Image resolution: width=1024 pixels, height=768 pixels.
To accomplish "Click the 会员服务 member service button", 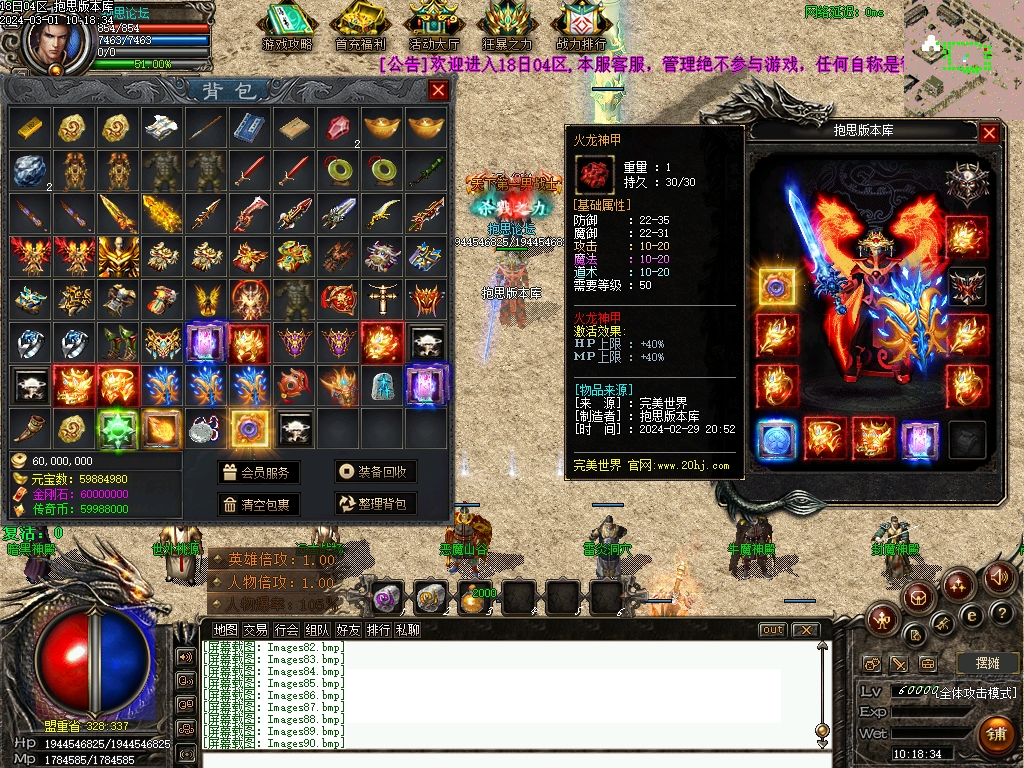I will tap(259, 473).
